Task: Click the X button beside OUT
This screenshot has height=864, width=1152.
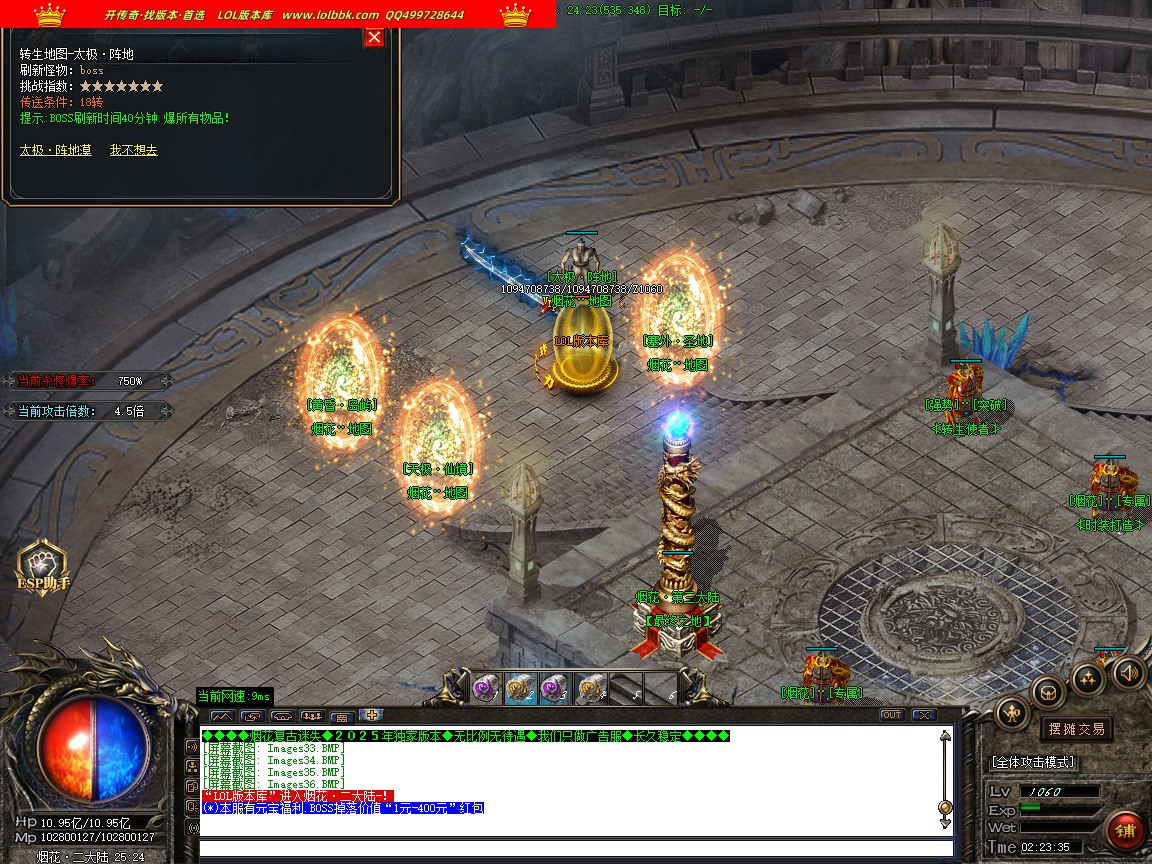Action: click(x=923, y=715)
